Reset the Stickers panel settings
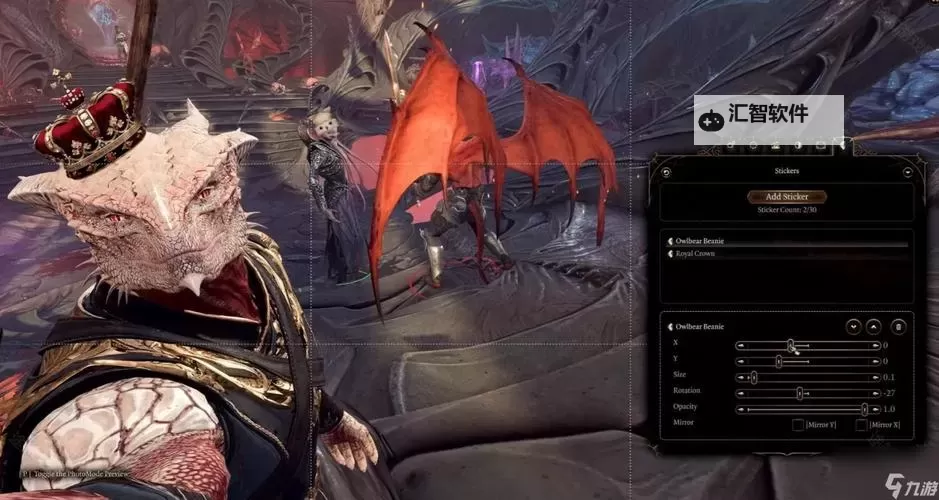The width and height of the screenshot is (939, 500). 667,172
